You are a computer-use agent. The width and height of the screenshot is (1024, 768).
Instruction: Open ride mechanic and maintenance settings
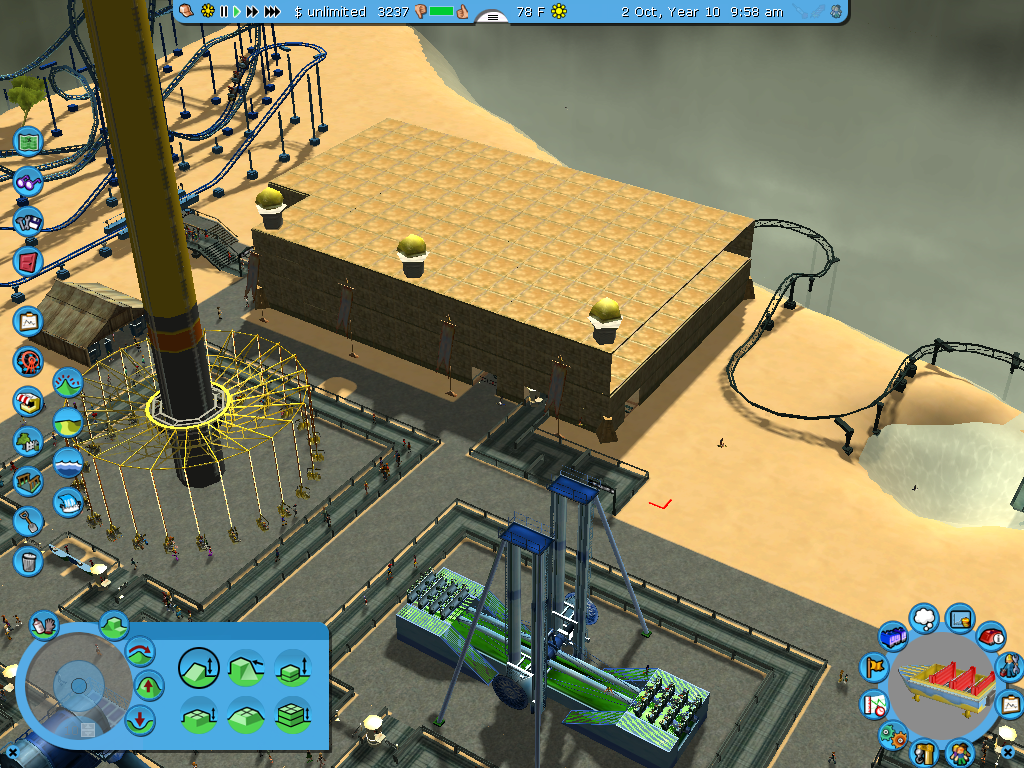[1009, 665]
